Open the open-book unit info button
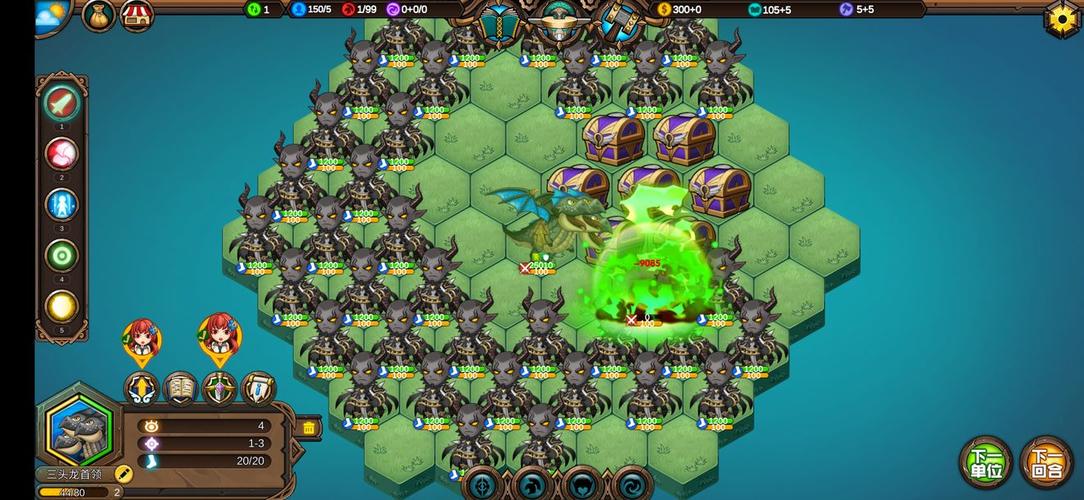Viewport: 1084px width, 500px height. [180, 388]
